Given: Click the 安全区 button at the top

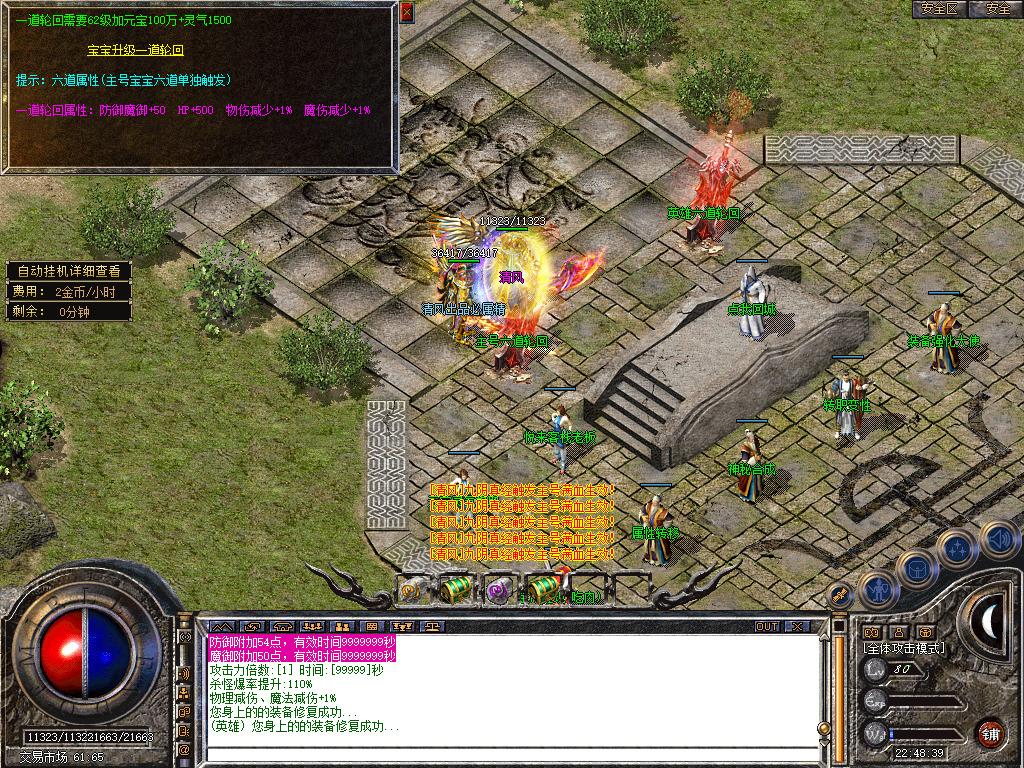Looking at the screenshot, I should click(939, 9).
